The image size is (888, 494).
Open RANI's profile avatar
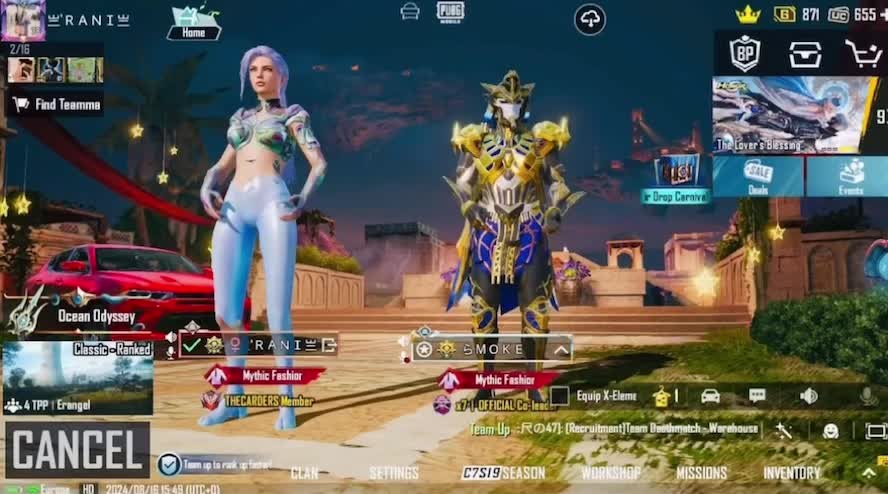point(22,20)
